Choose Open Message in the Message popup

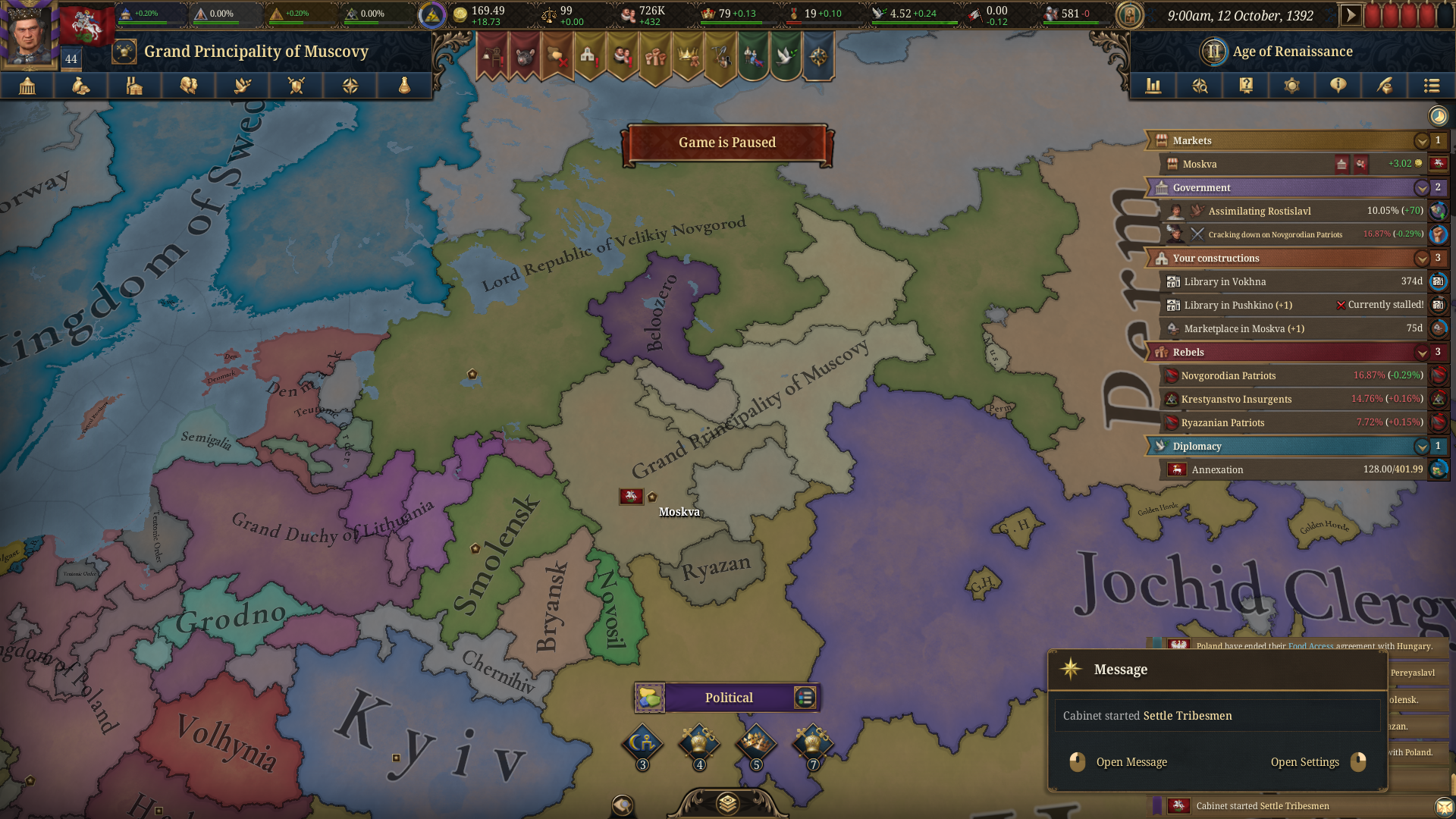click(x=1131, y=762)
